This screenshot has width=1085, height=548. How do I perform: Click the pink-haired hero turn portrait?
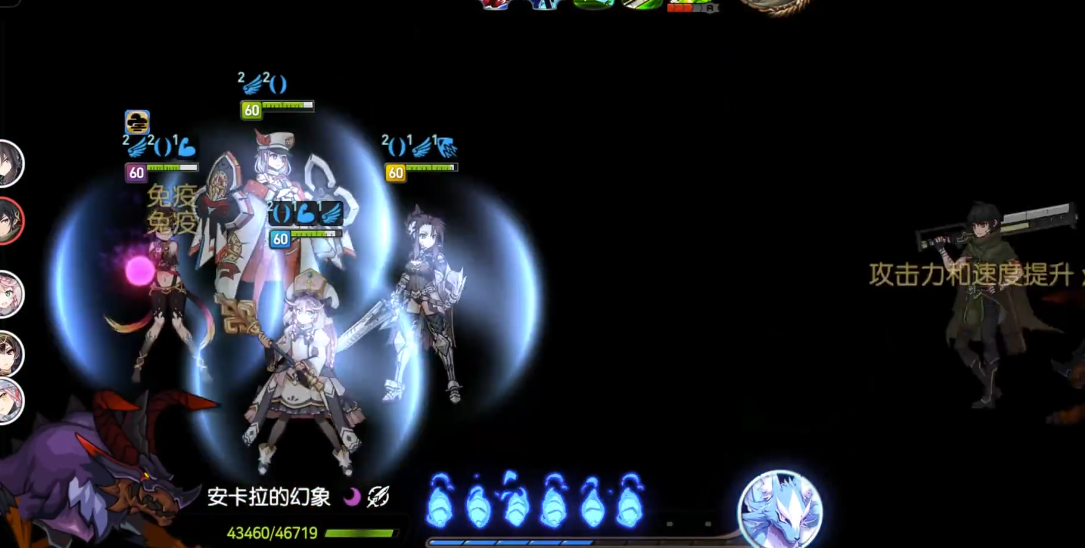pos(8,294)
